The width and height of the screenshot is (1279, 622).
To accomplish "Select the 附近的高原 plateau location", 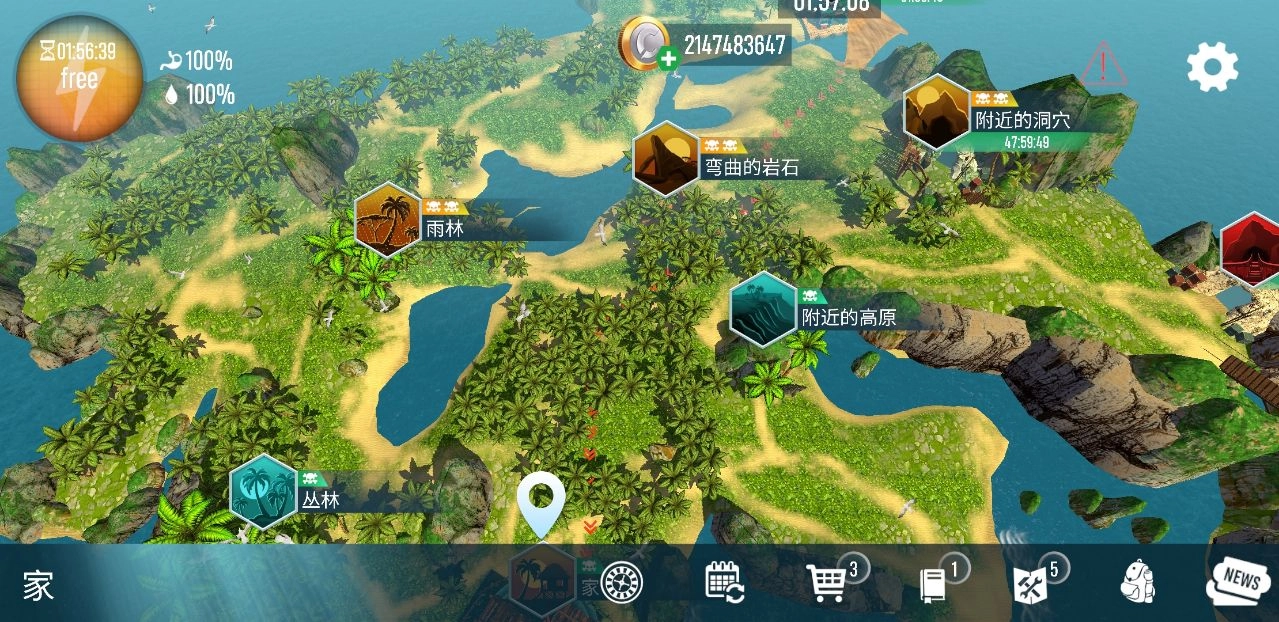I will pos(763,309).
